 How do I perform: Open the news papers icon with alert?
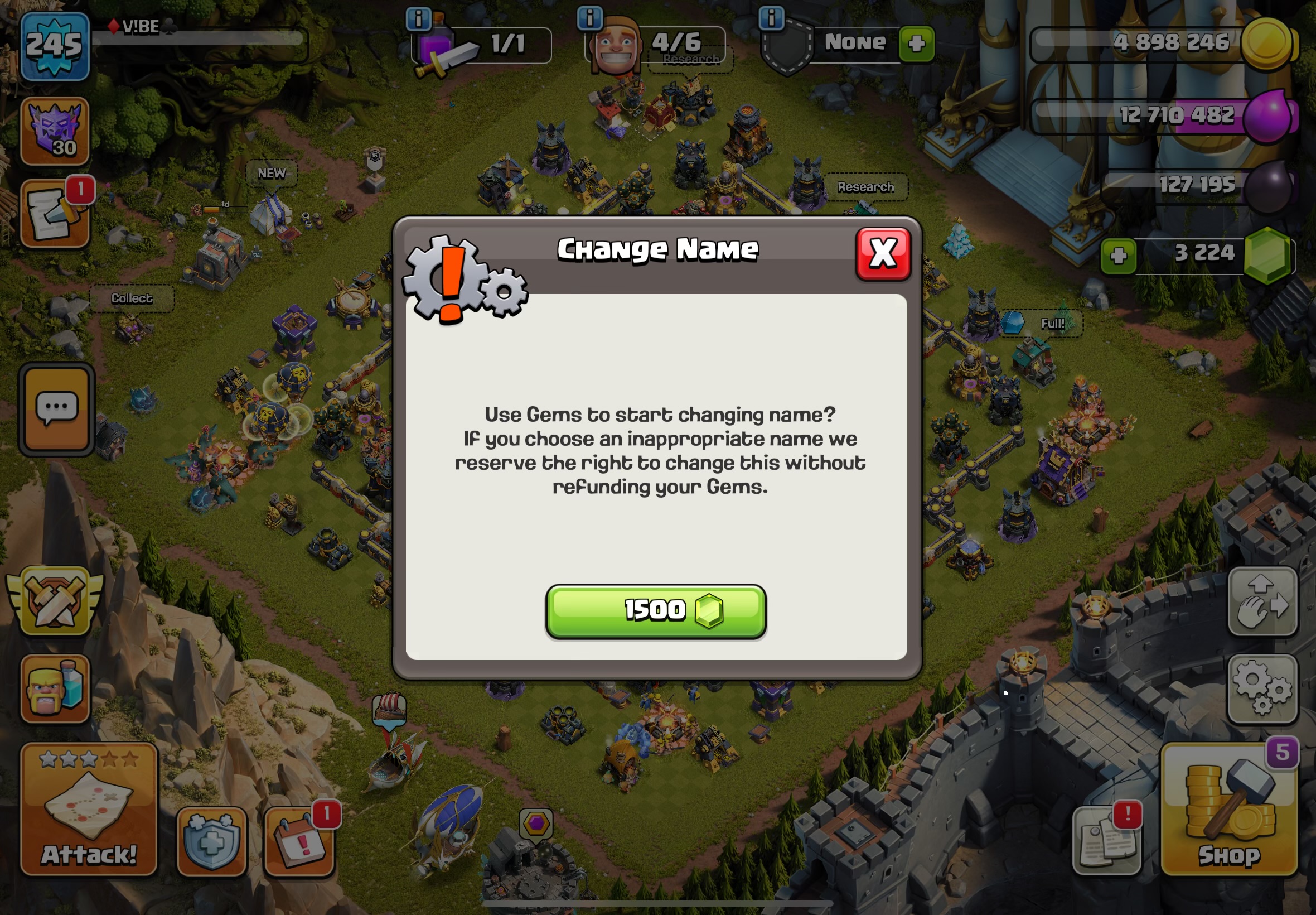coord(1106,841)
